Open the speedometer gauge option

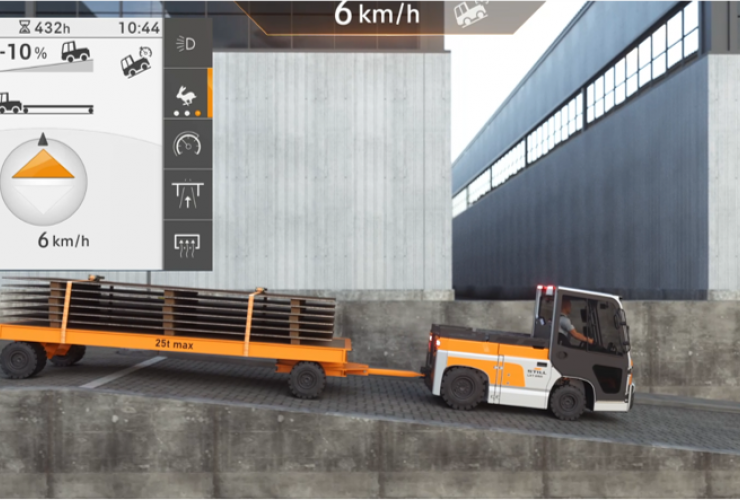pyautogui.click(x=186, y=144)
